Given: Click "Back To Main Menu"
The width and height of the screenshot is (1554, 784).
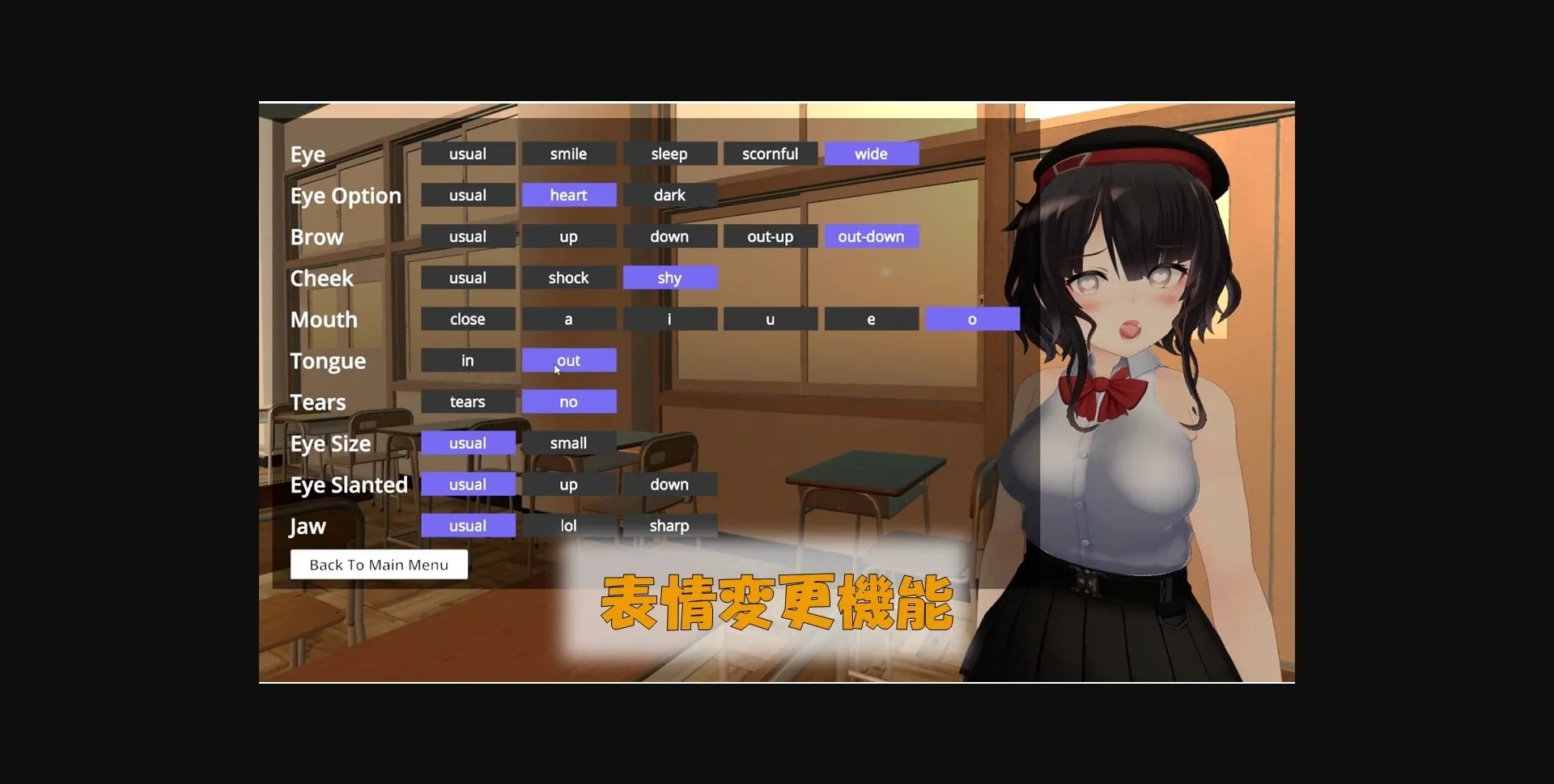Looking at the screenshot, I should (378, 564).
